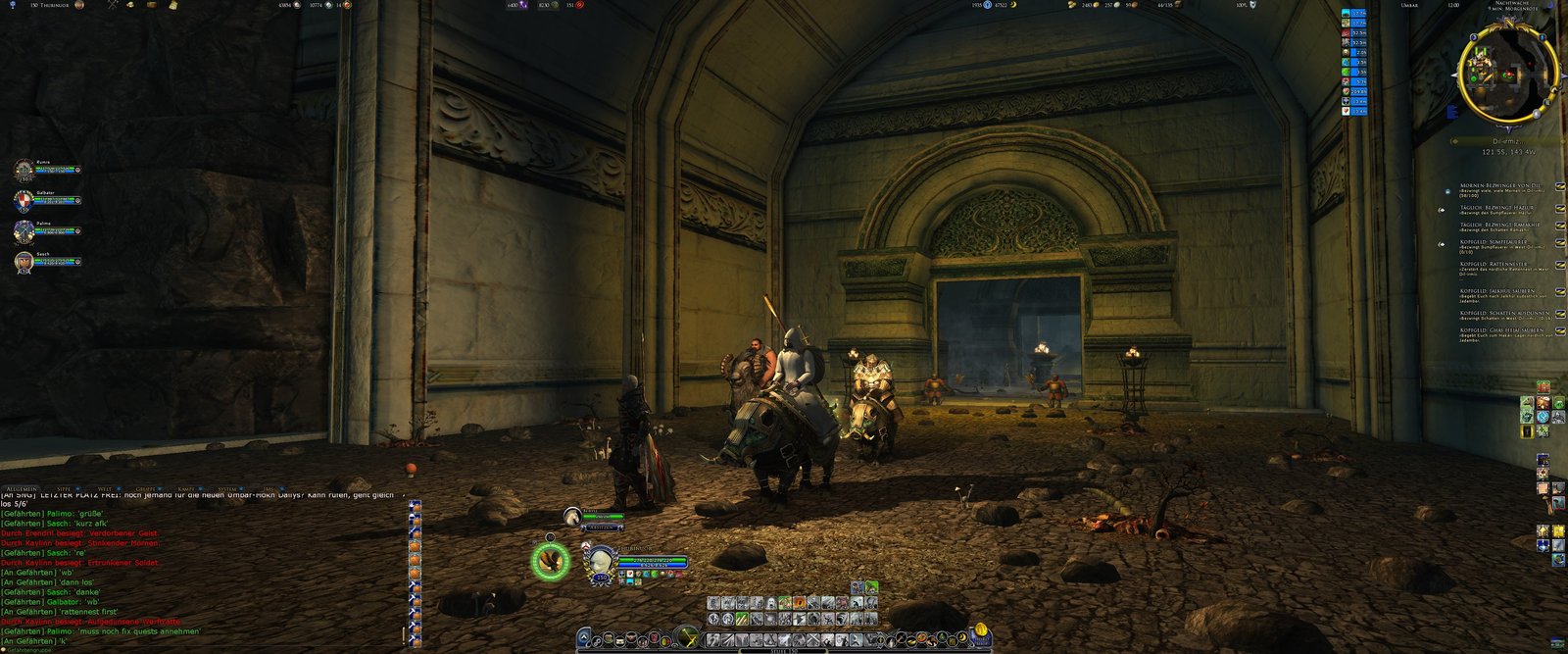Open the LOTRO Store gold coin button

tap(980, 631)
